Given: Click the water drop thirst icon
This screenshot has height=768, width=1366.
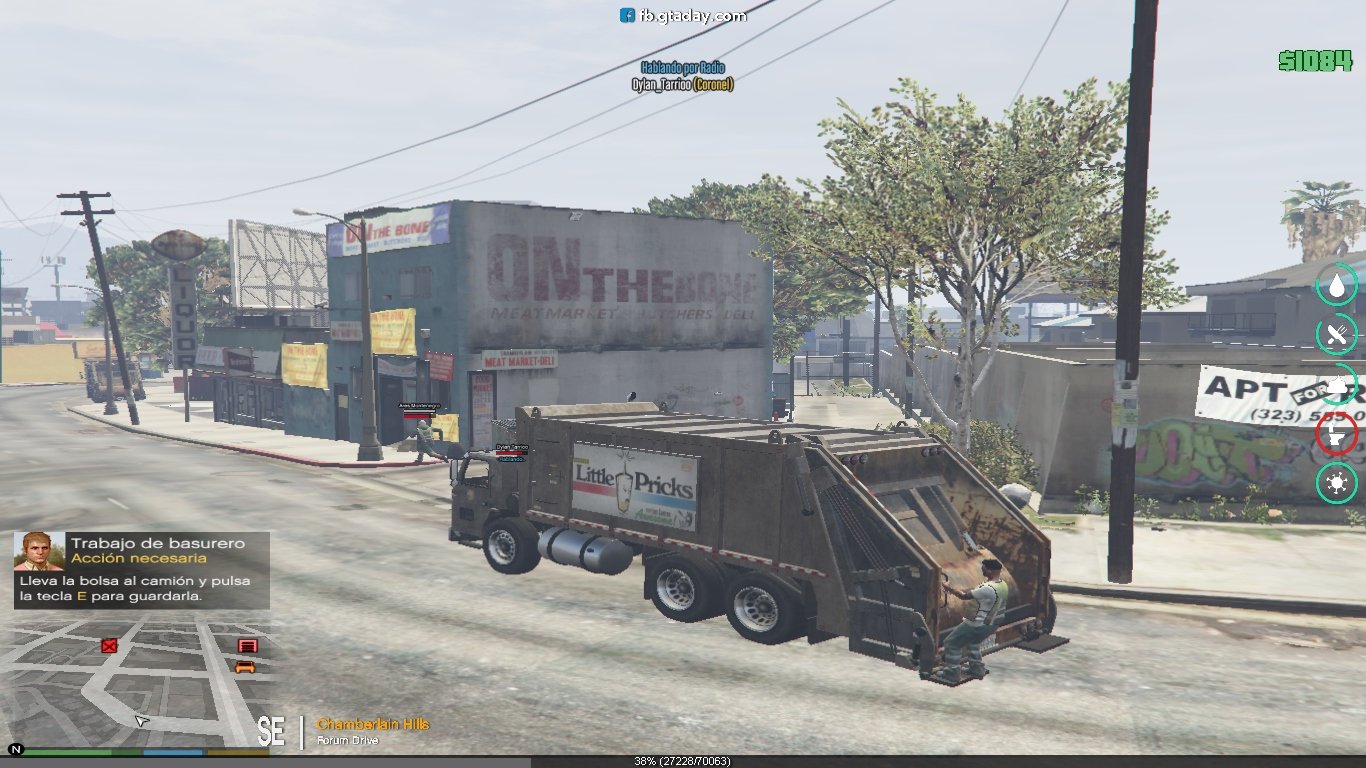Looking at the screenshot, I should (x=1337, y=286).
